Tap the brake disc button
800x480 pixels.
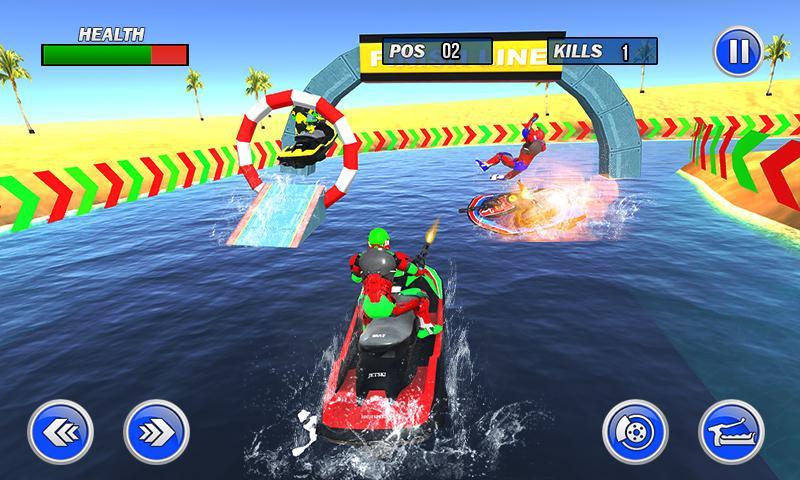[x=635, y=433]
